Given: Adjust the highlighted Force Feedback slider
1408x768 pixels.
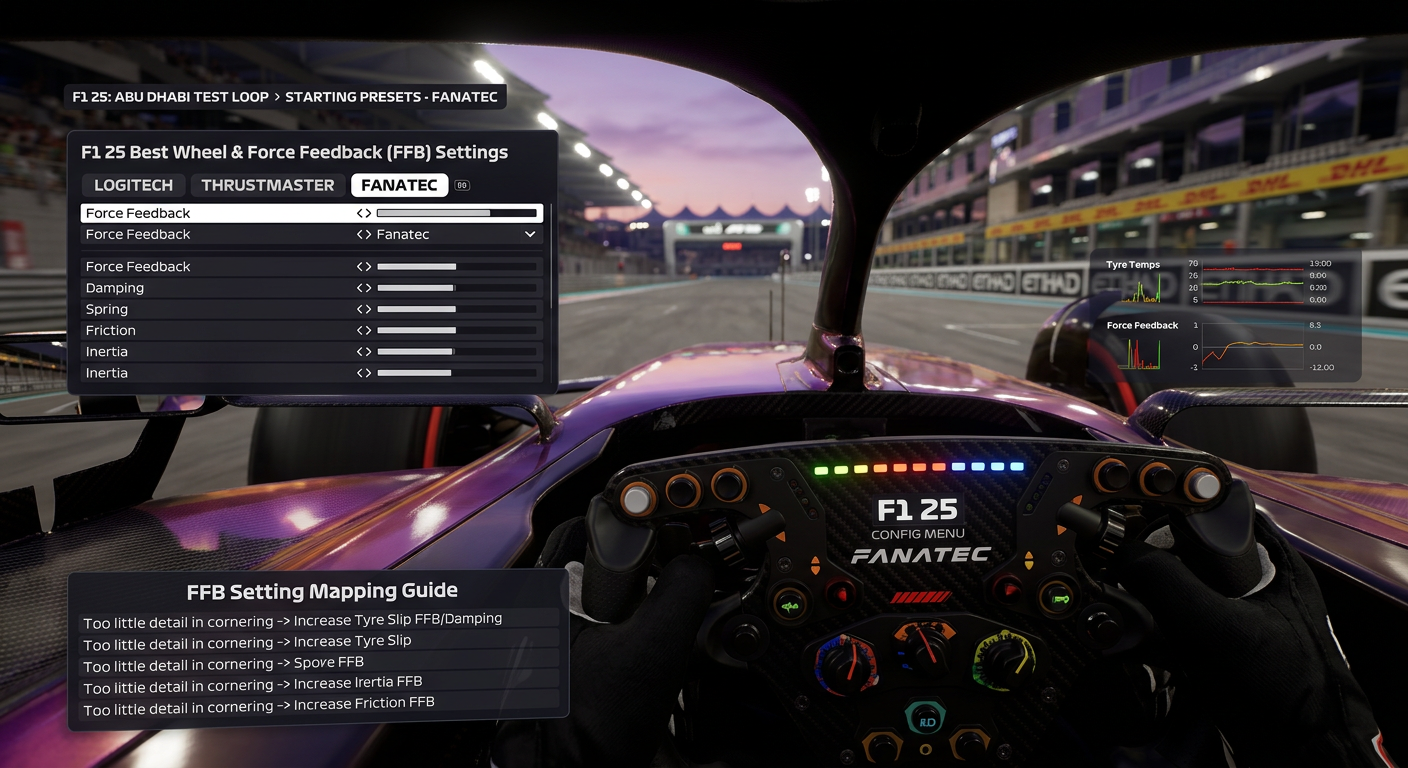Looking at the screenshot, I should tap(456, 213).
